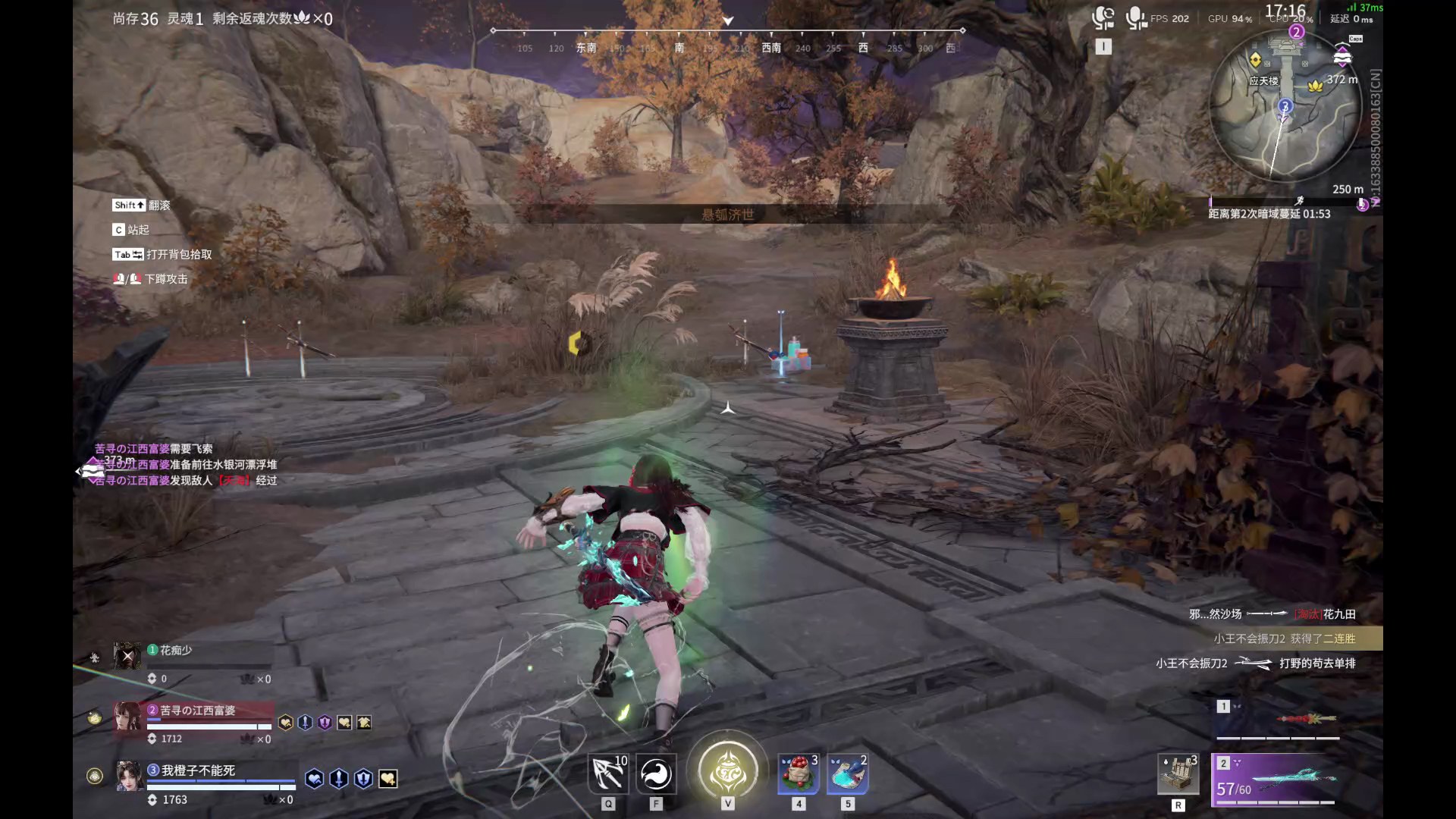Image resolution: width=1456 pixels, height=819 pixels.
Task: Select player 我橙子不能死 portrait
Action: pyautogui.click(x=128, y=776)
